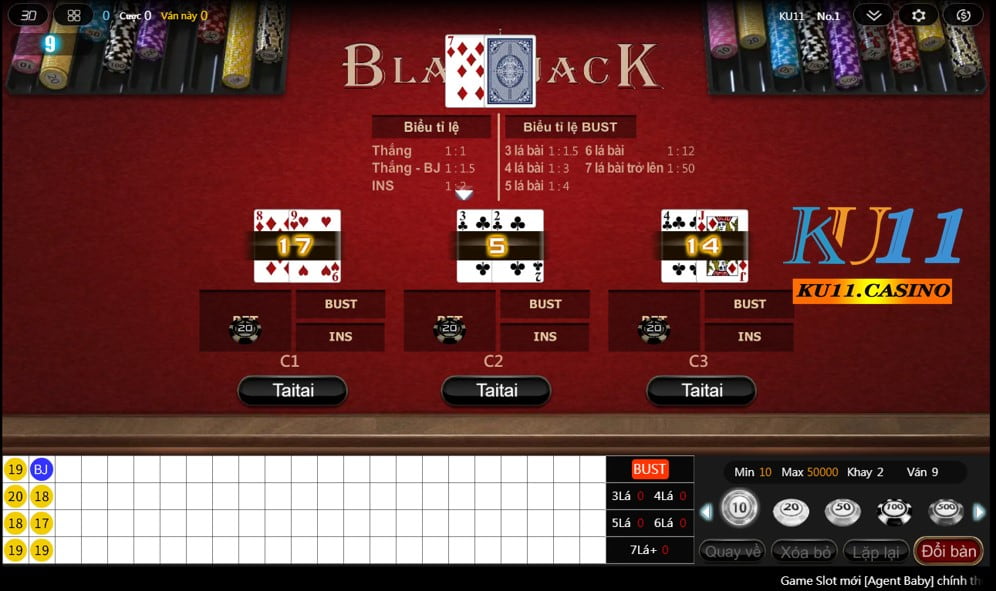Open the four-squares grid view button
996x591 pixels.
click(73, 15)
